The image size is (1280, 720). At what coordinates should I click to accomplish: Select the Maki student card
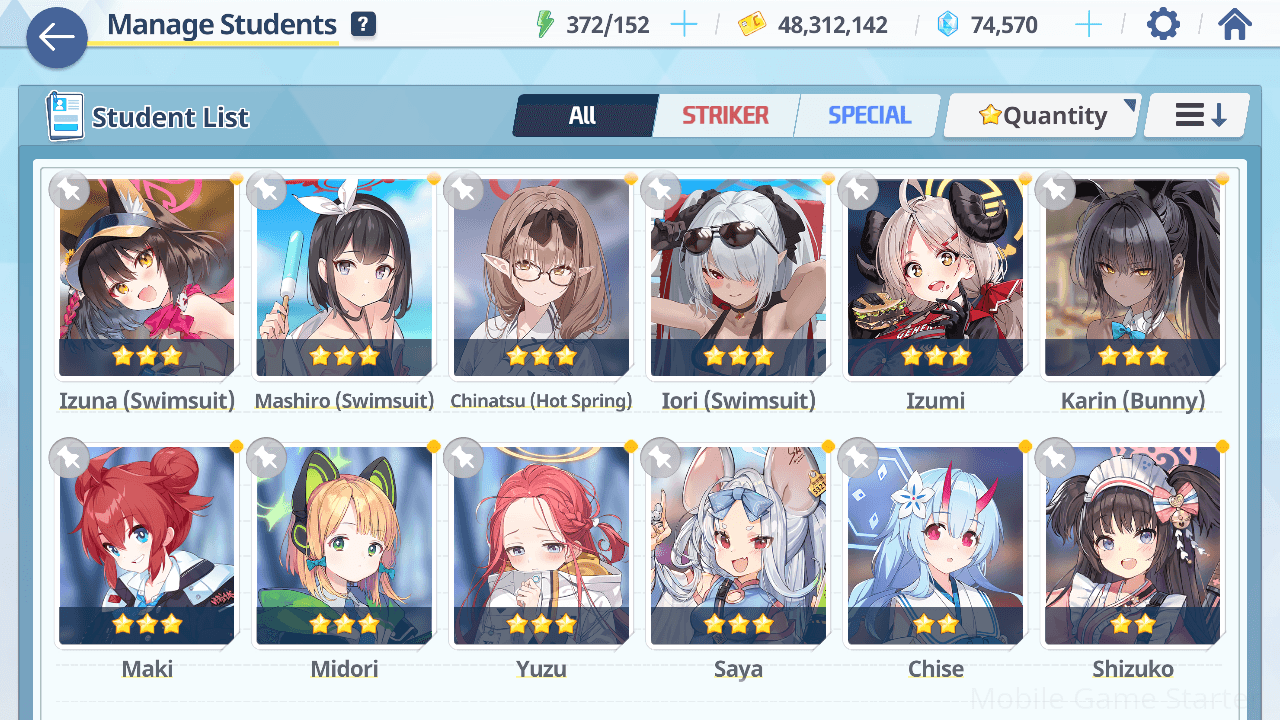coord(146,546)
